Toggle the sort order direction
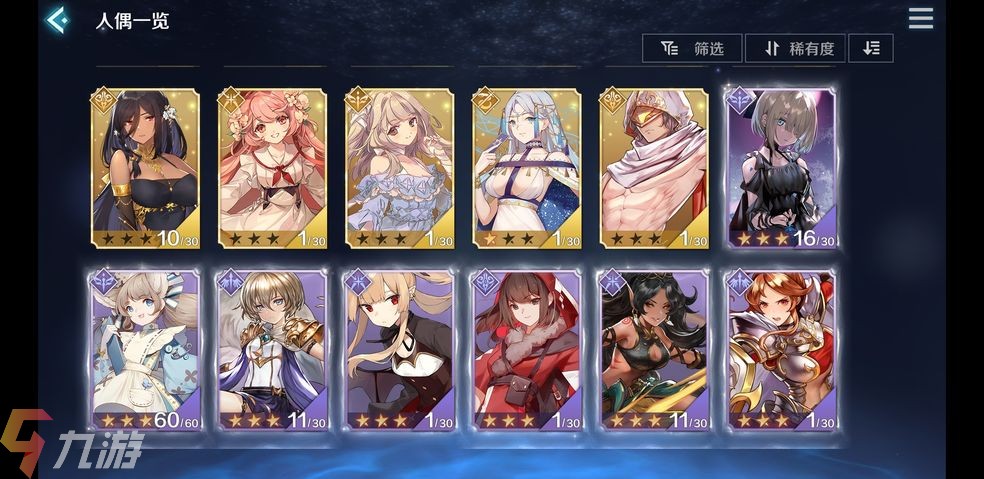 (871, 48)
